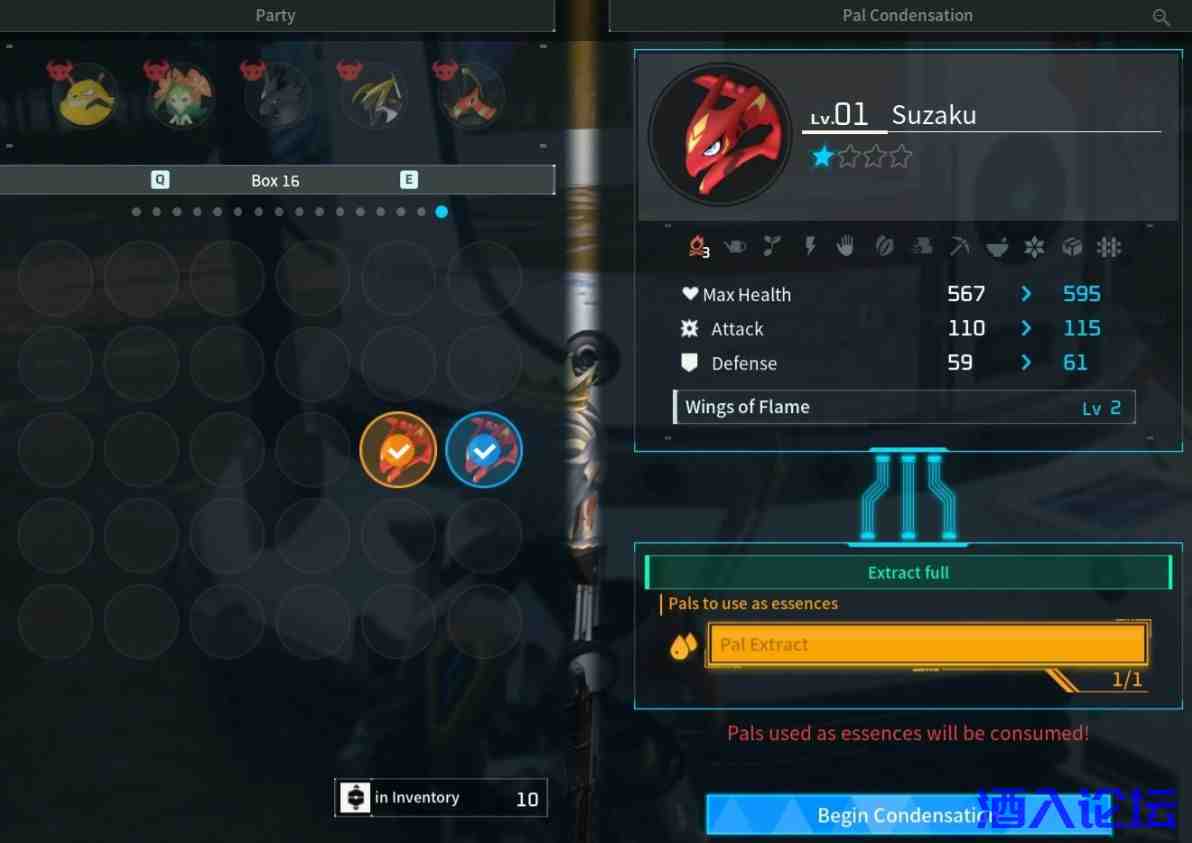Viewport: 1192px width, 843px height.
Task: Click the Box 16 header bar
Action: [x=276, y=180]
